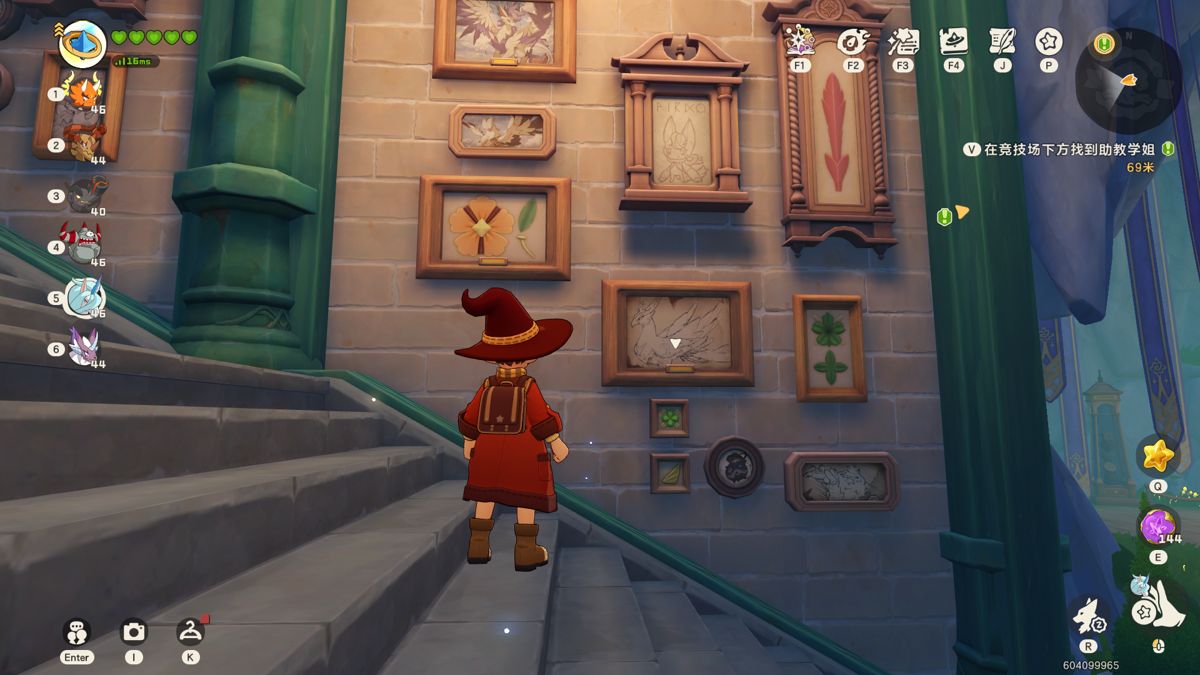The height and width of the screenshot is (675, 1200).
Task: Select the orange horned pet in slot 1
Action: click(x=85, y=94)
